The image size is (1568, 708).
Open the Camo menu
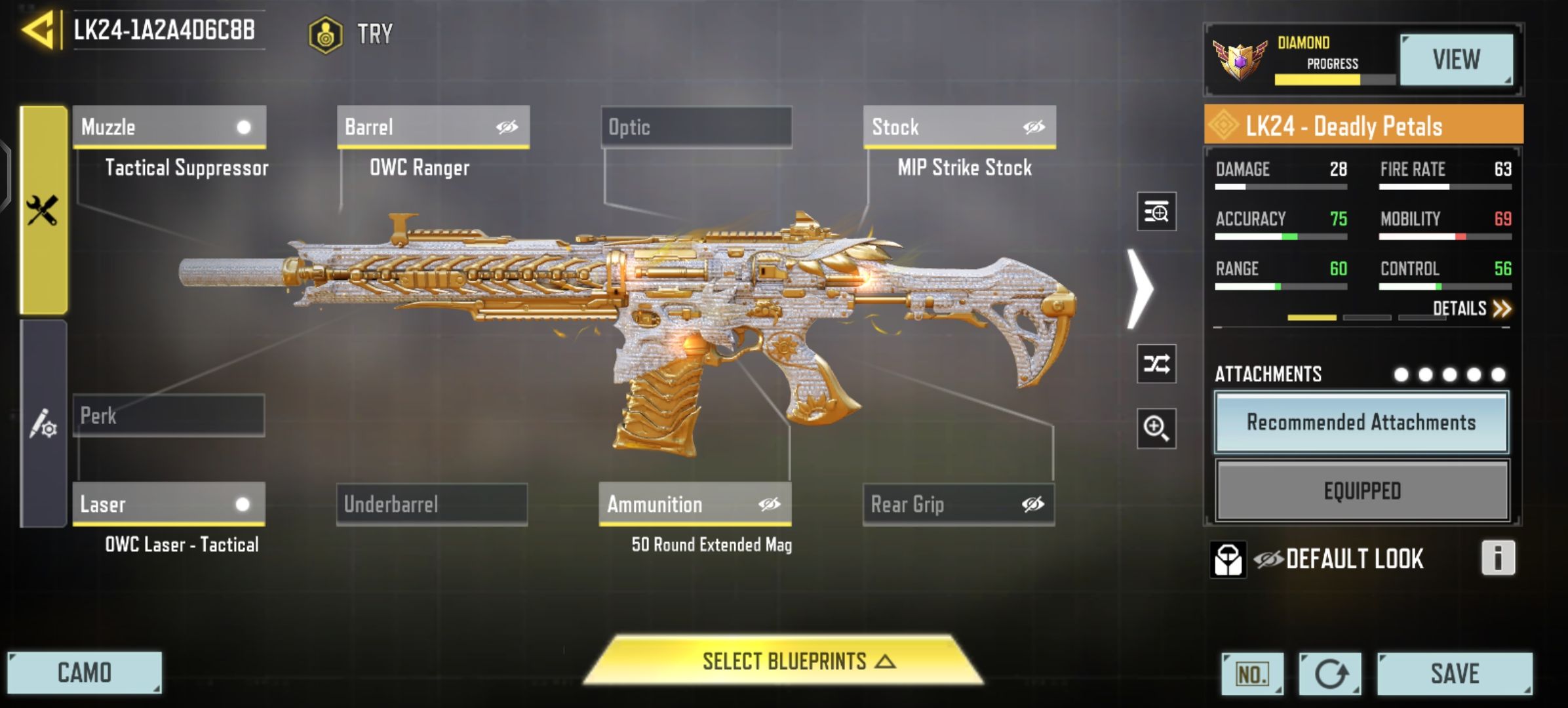tap(85, 673)
